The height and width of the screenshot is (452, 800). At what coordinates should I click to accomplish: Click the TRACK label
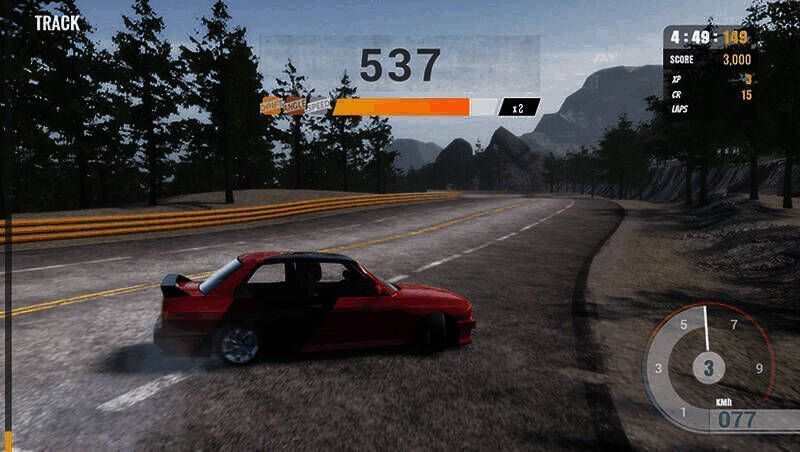(x=56, y=21)
